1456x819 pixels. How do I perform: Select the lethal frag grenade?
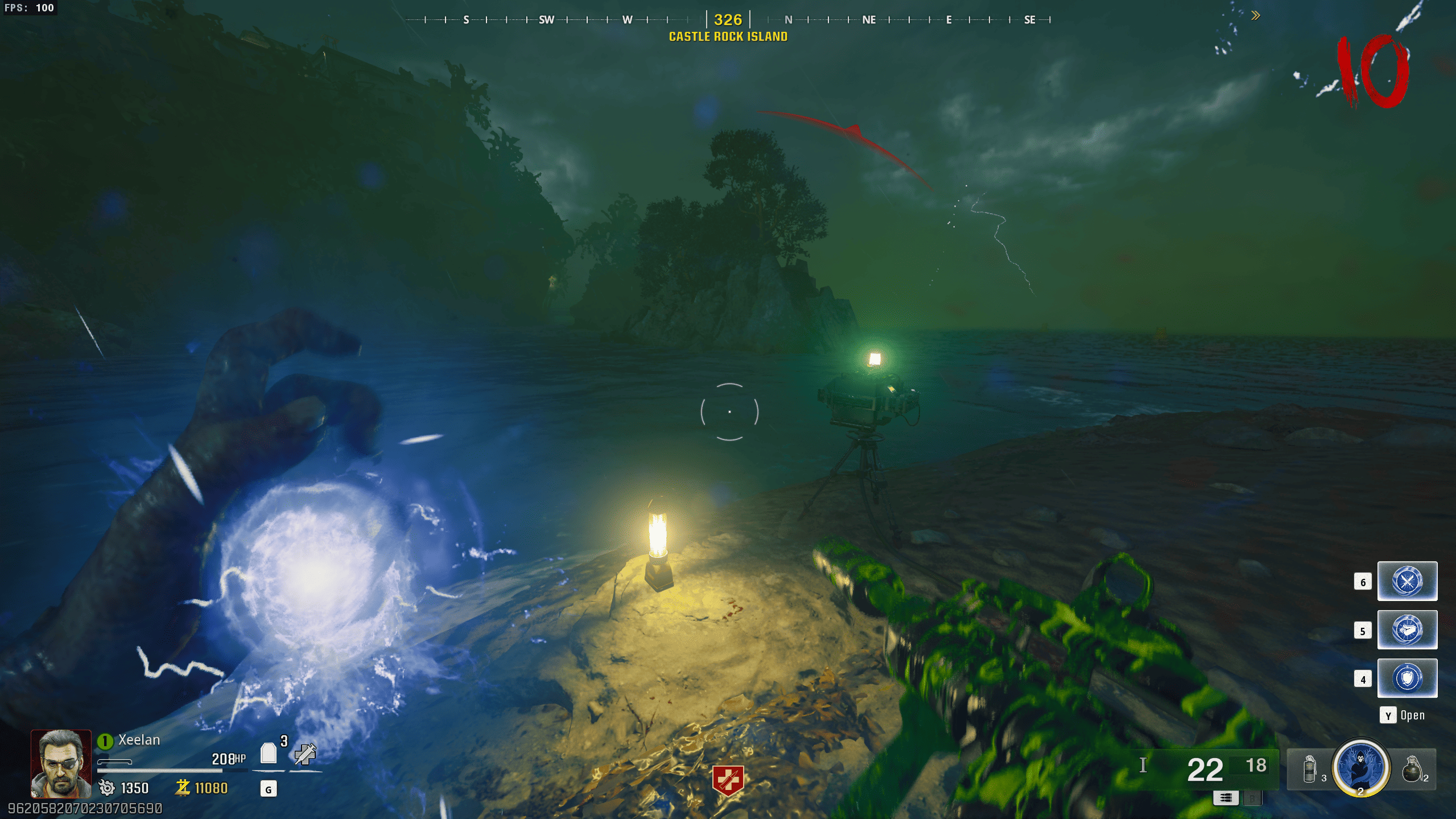coord(1412,769)
